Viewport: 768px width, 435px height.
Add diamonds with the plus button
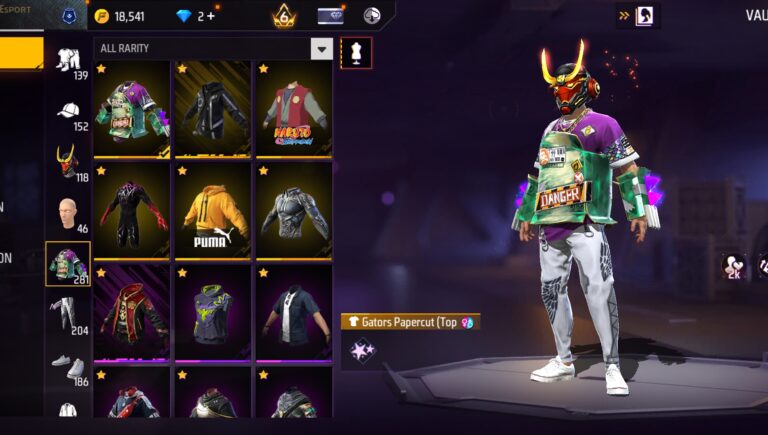tap(211, 16)
